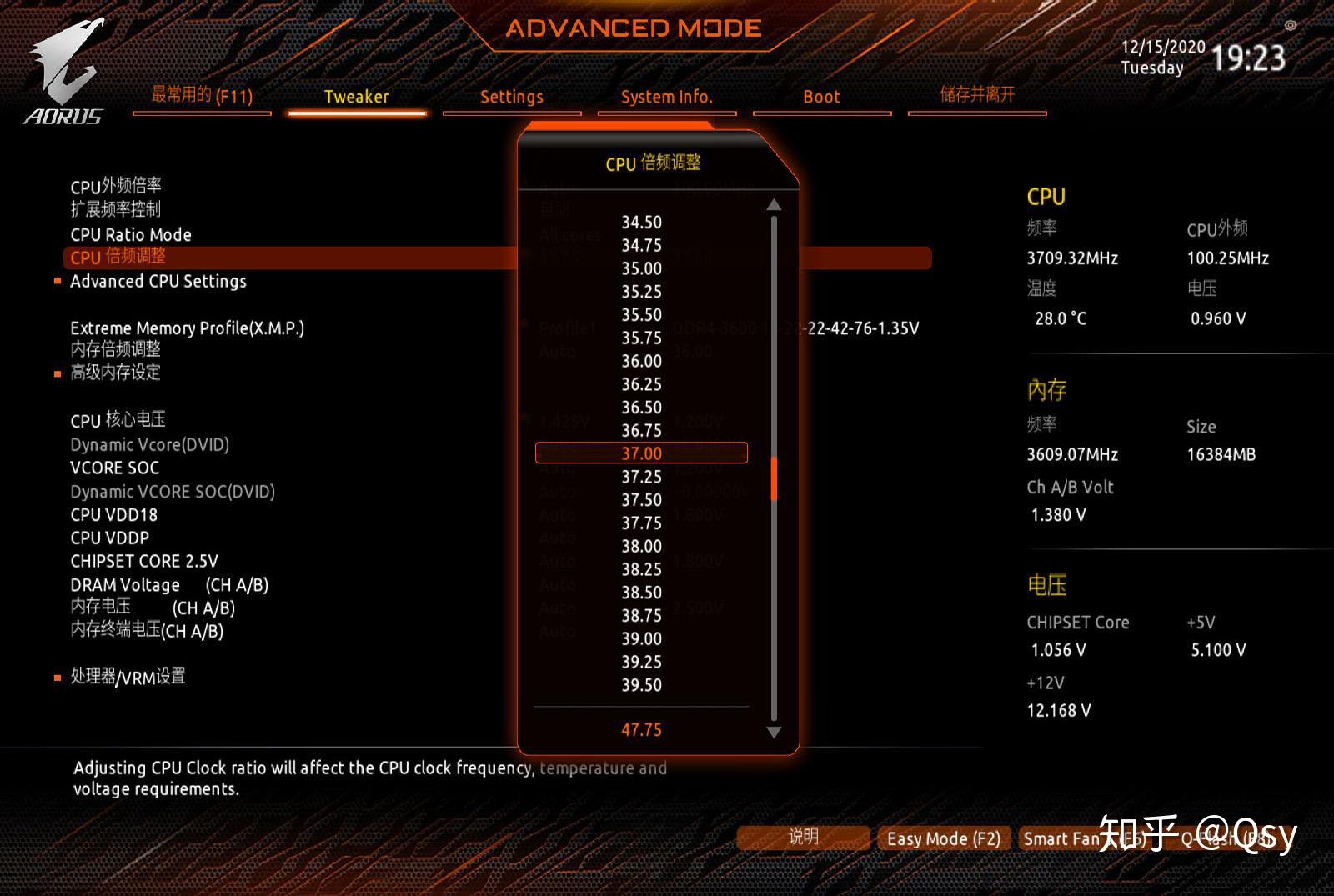Go to the Boot tab

(x=821, y=97)
